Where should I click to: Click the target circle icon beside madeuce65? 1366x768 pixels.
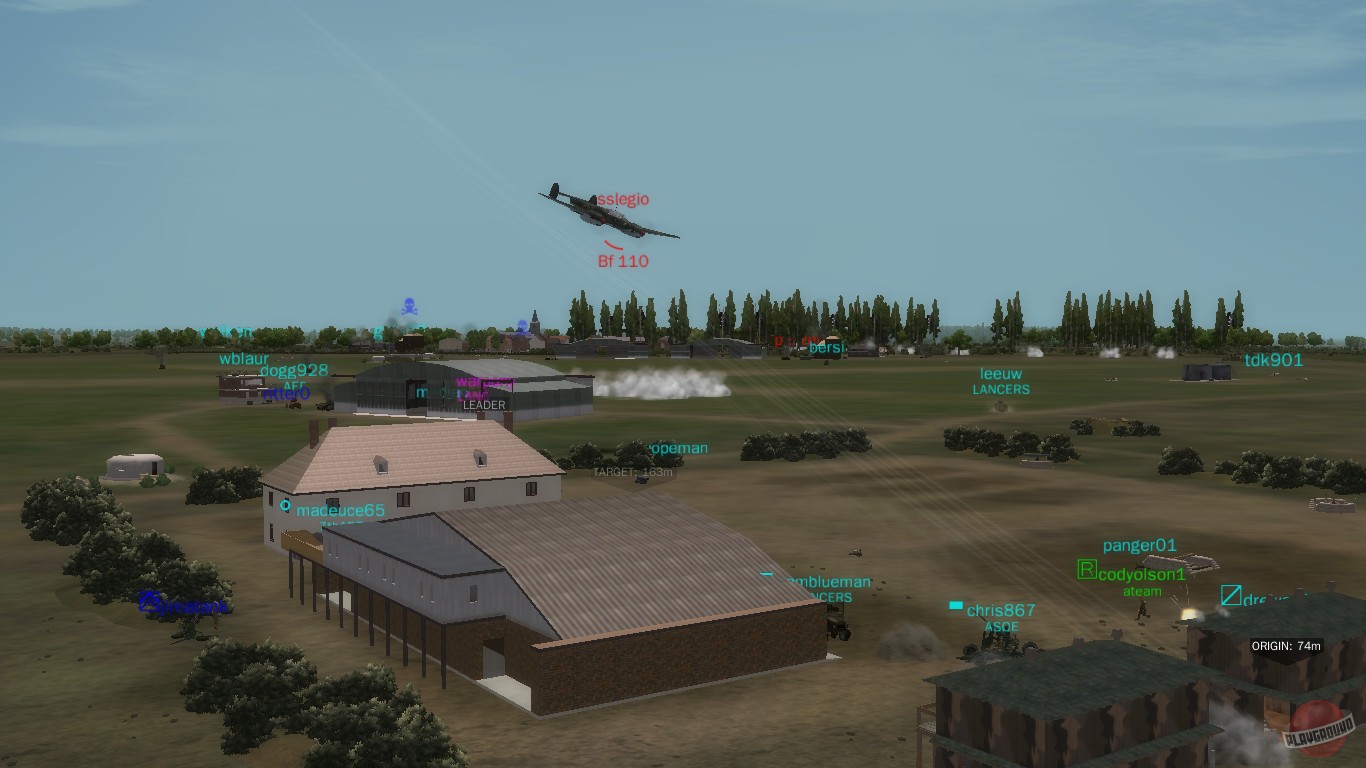[x=284, y=507]
